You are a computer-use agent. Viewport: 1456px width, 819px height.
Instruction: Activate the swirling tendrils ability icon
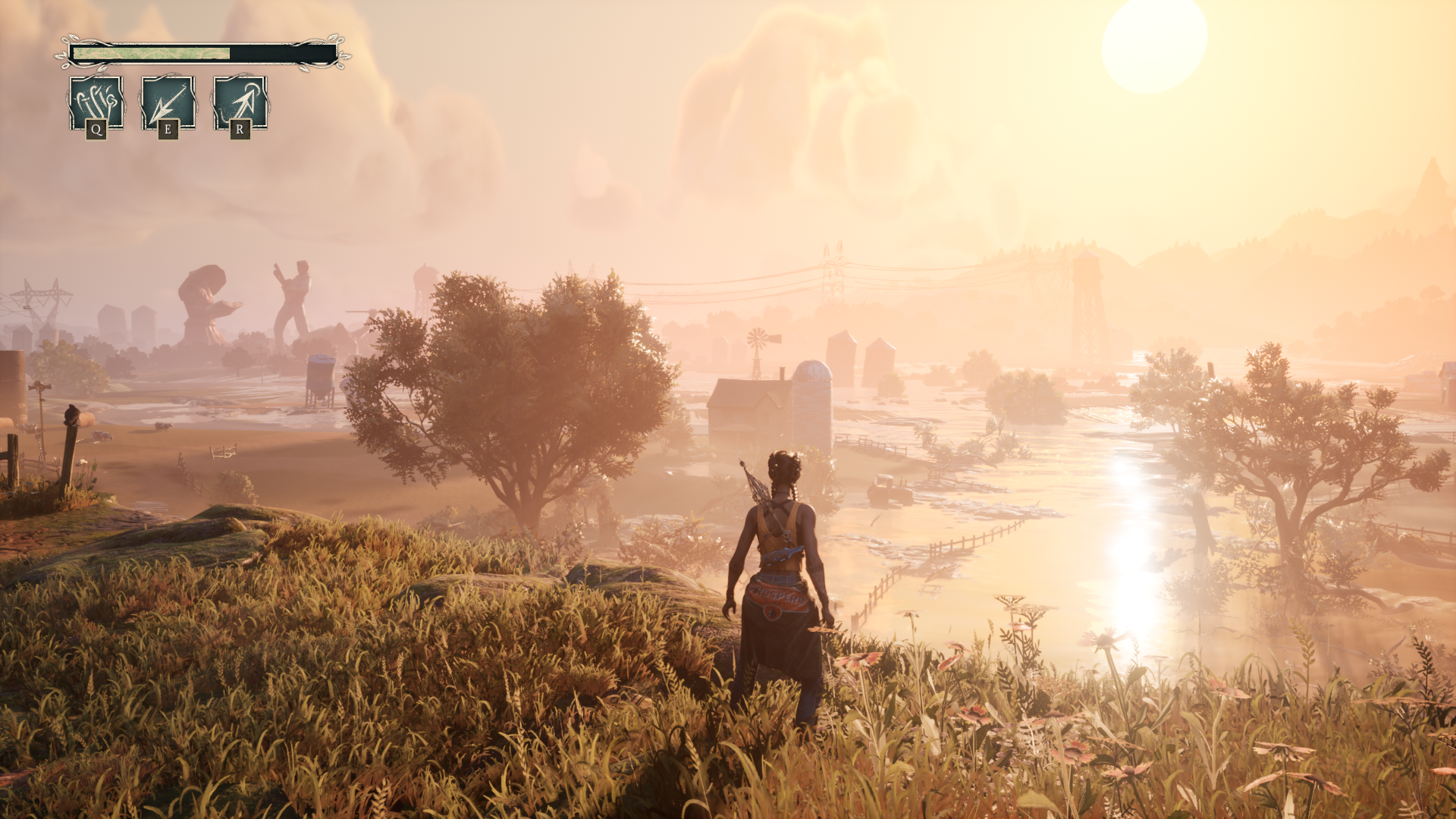[96, 102]
